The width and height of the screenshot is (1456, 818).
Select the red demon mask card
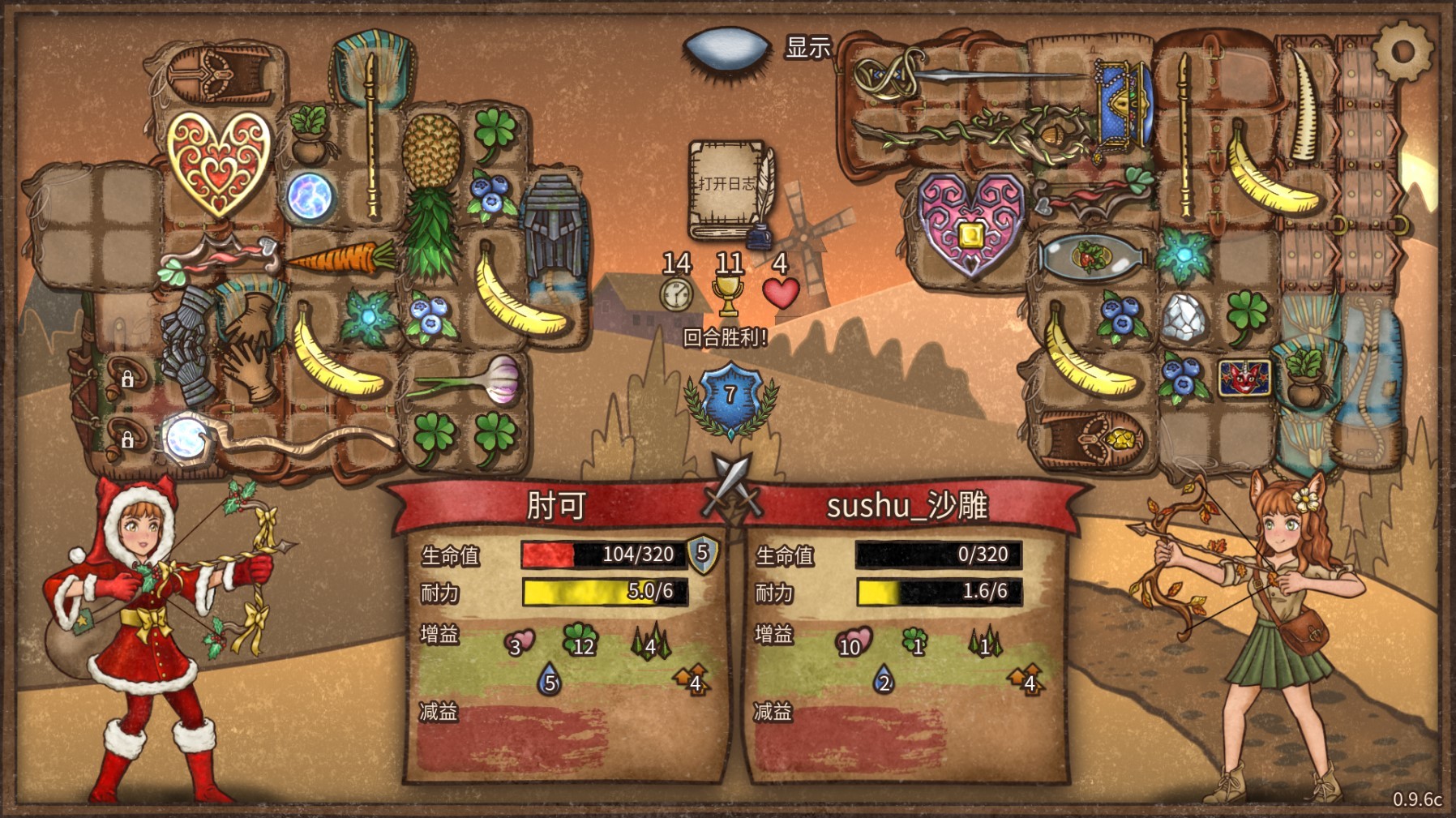(x=1244, y=377)
